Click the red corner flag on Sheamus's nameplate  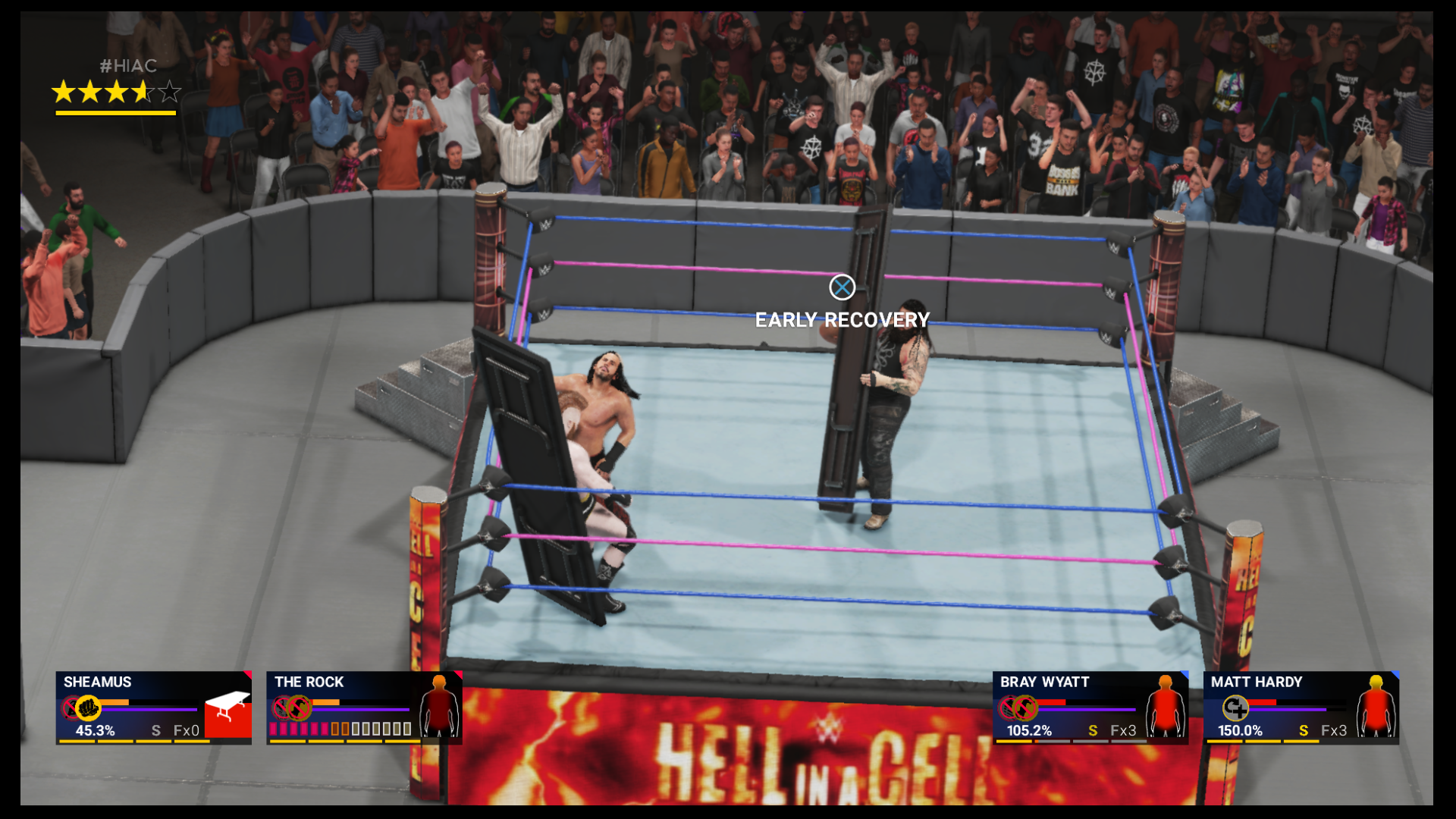click(x=248, y=673)
